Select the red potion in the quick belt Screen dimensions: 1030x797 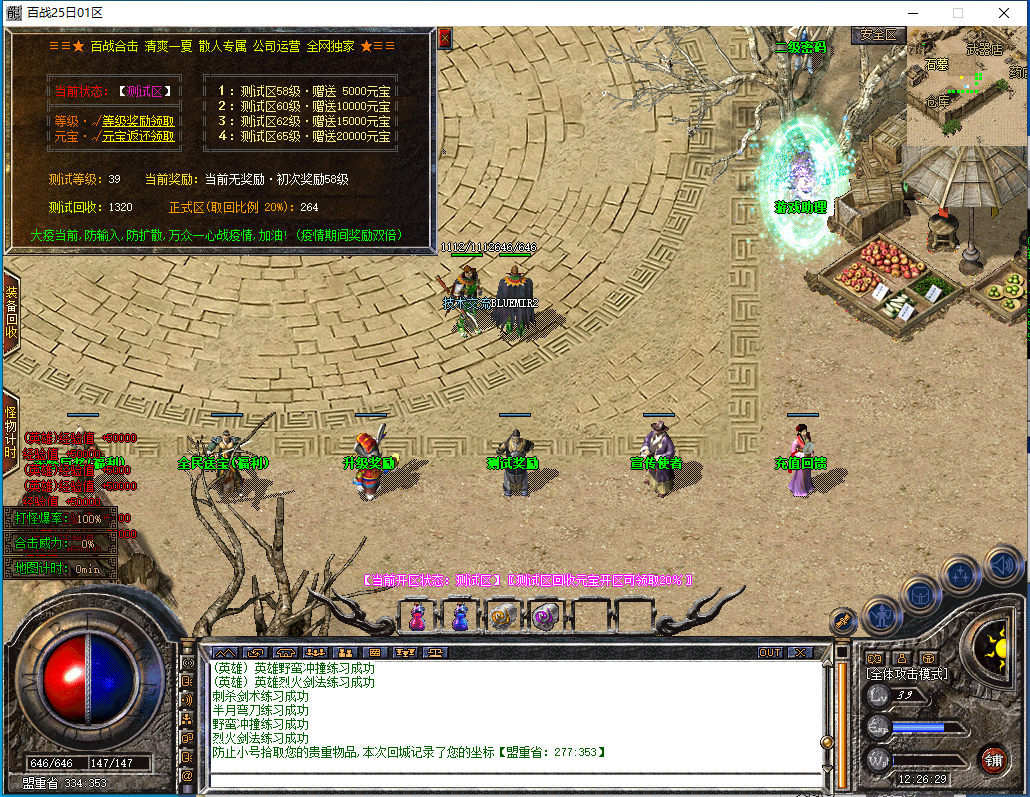[x=418, y=617]
